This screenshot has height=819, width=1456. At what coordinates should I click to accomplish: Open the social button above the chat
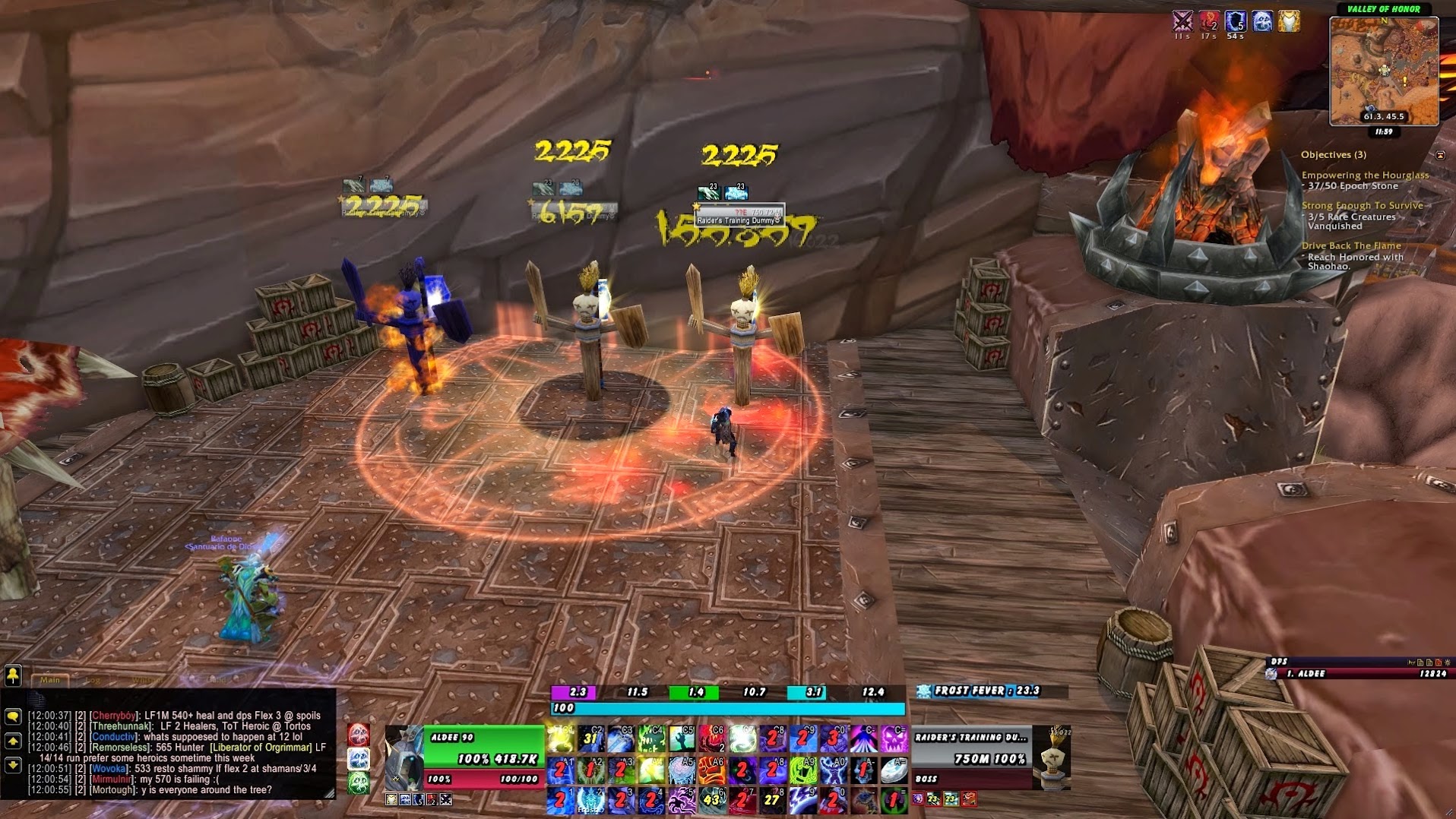[x=13, y=675]
